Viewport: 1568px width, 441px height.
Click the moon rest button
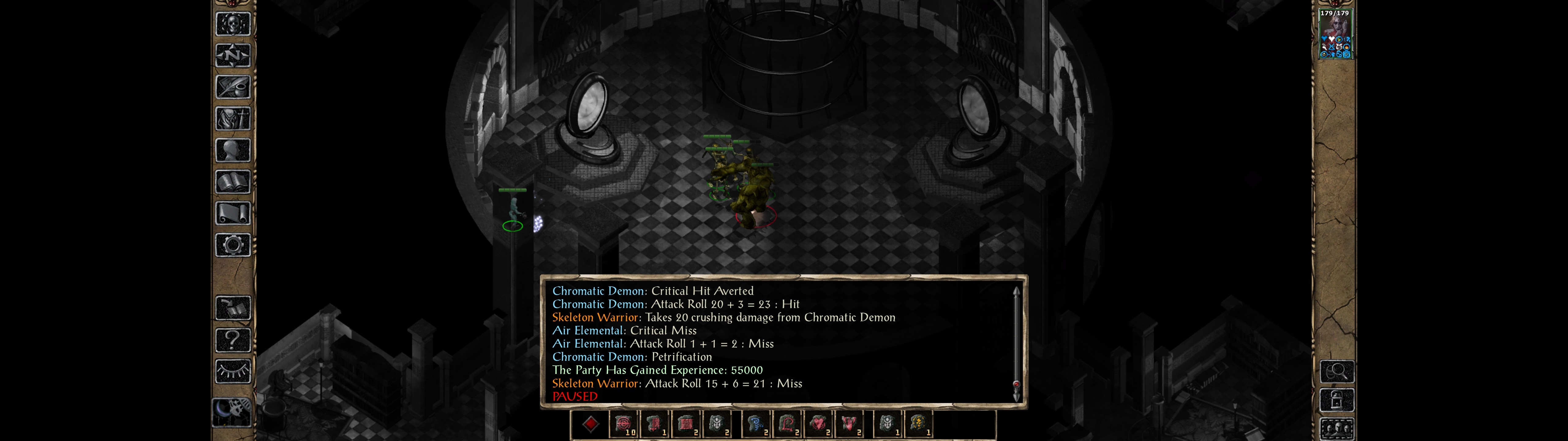coord(231,411)
